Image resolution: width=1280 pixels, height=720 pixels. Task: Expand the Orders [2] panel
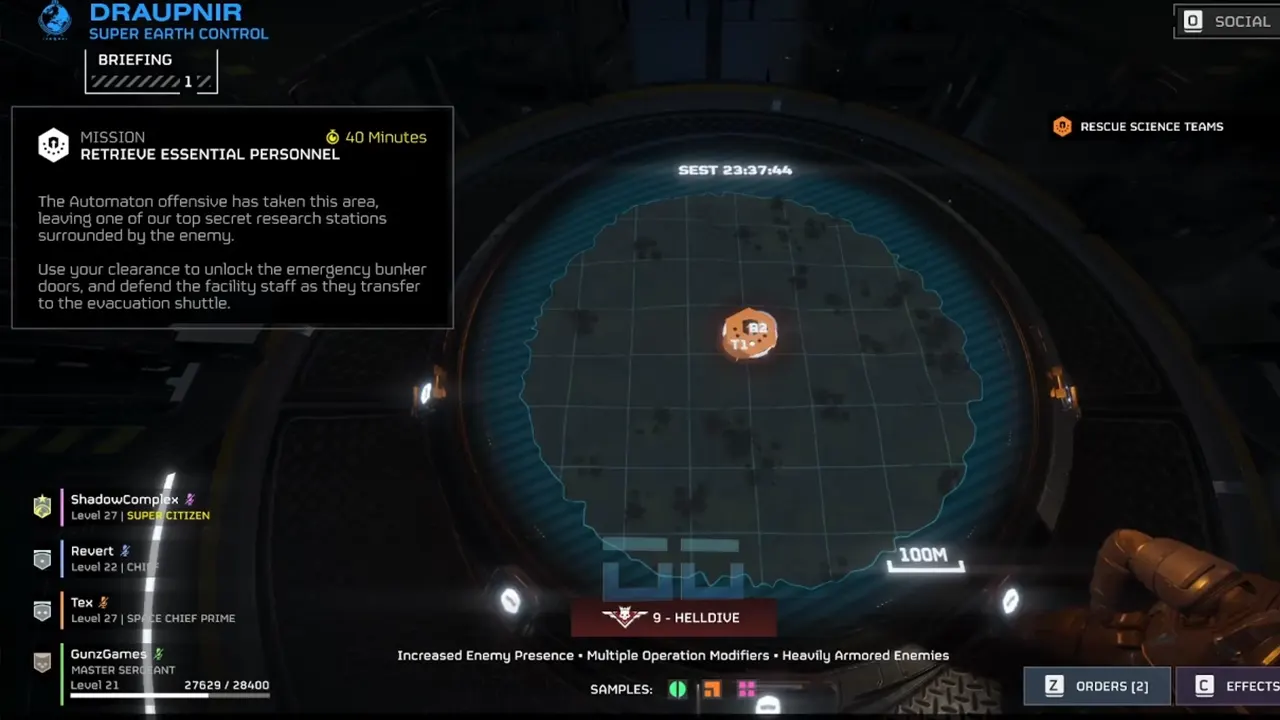click(x=1097, y=686)
